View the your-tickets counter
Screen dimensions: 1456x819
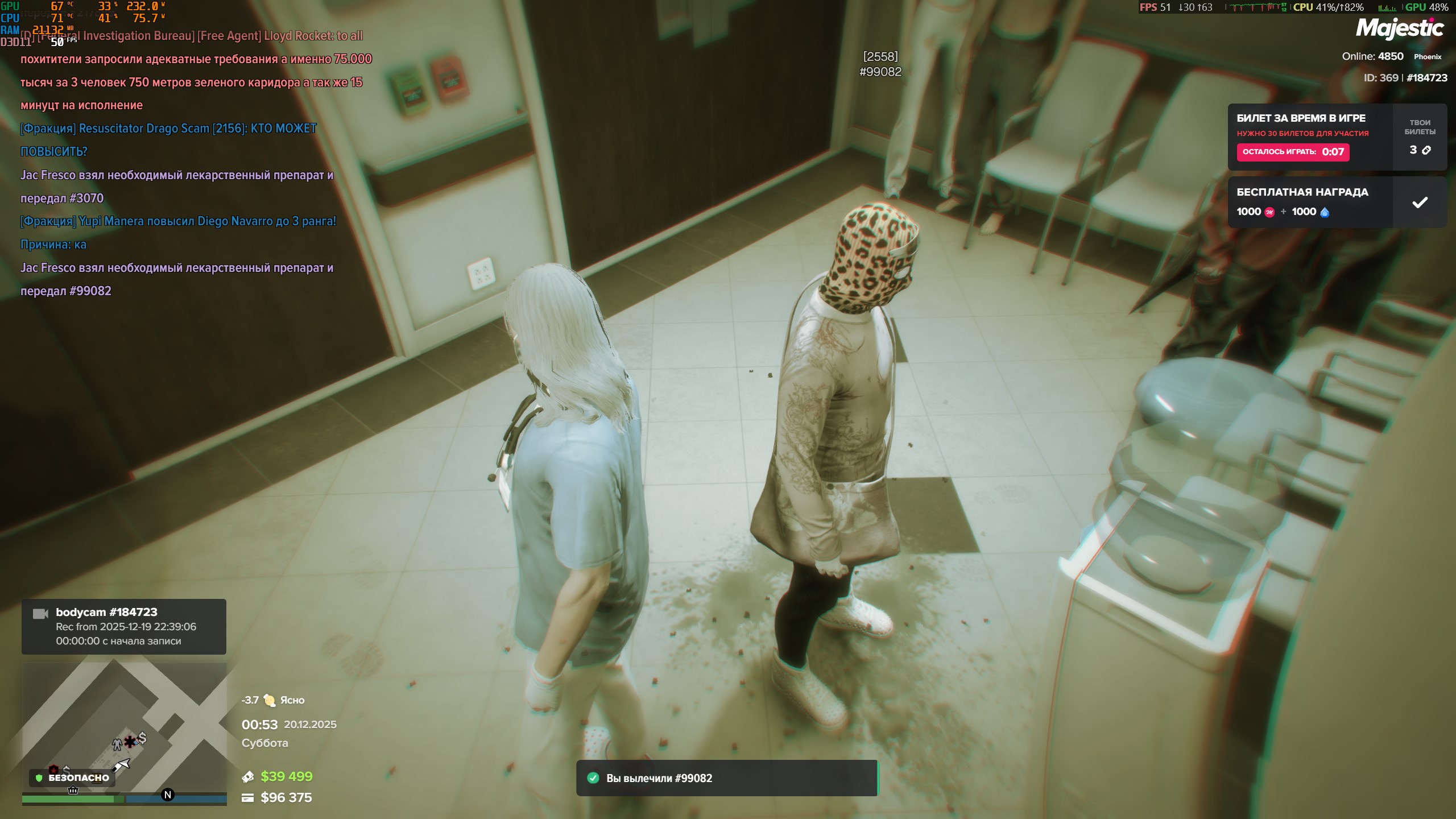point(1419,137)
